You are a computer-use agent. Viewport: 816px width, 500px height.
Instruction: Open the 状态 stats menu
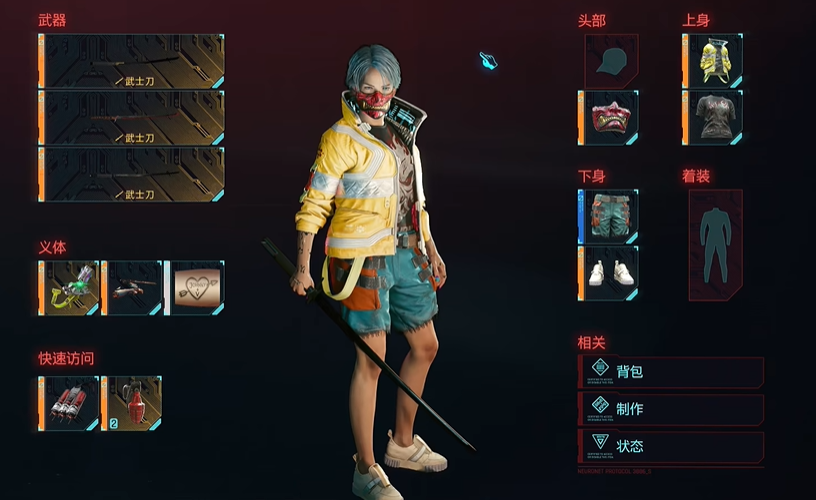coord(671,445)
